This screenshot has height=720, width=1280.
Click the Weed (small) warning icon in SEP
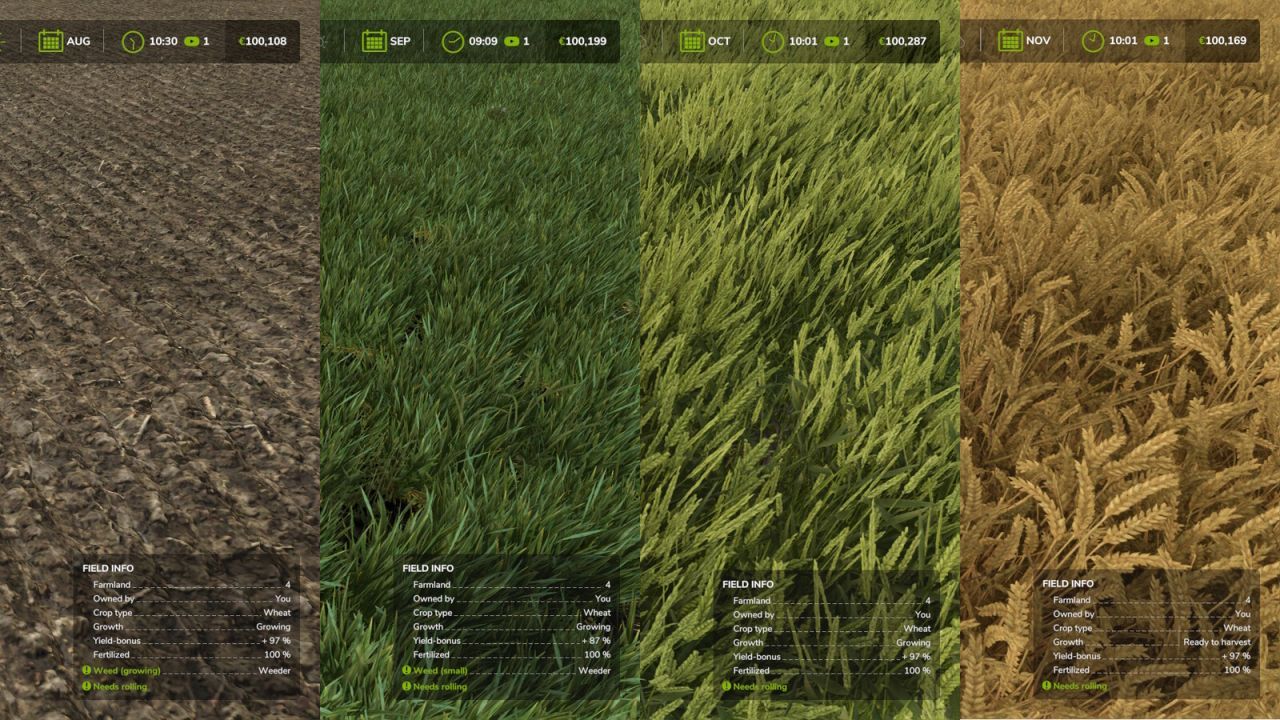pos(406,671)
